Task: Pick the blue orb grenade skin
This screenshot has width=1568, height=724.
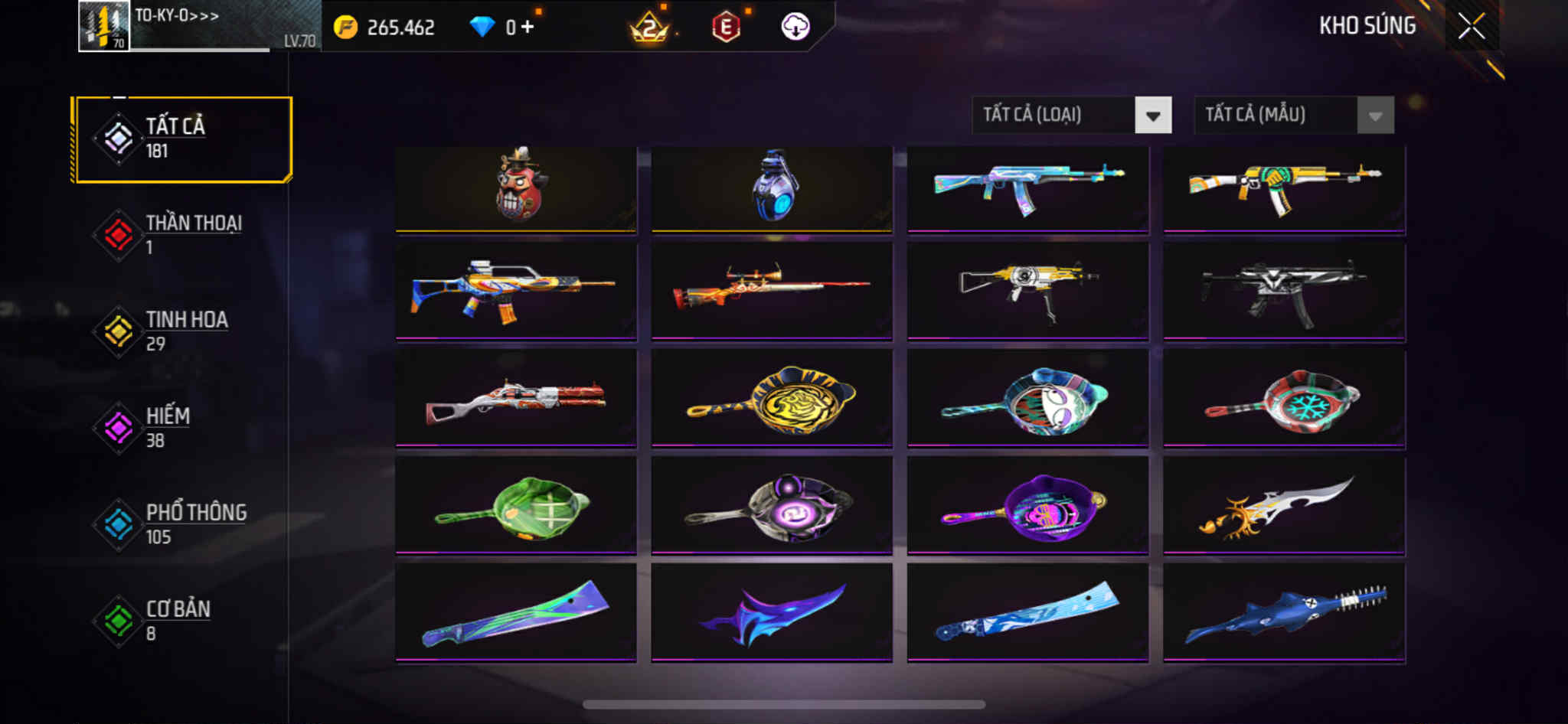Action: 772,188
